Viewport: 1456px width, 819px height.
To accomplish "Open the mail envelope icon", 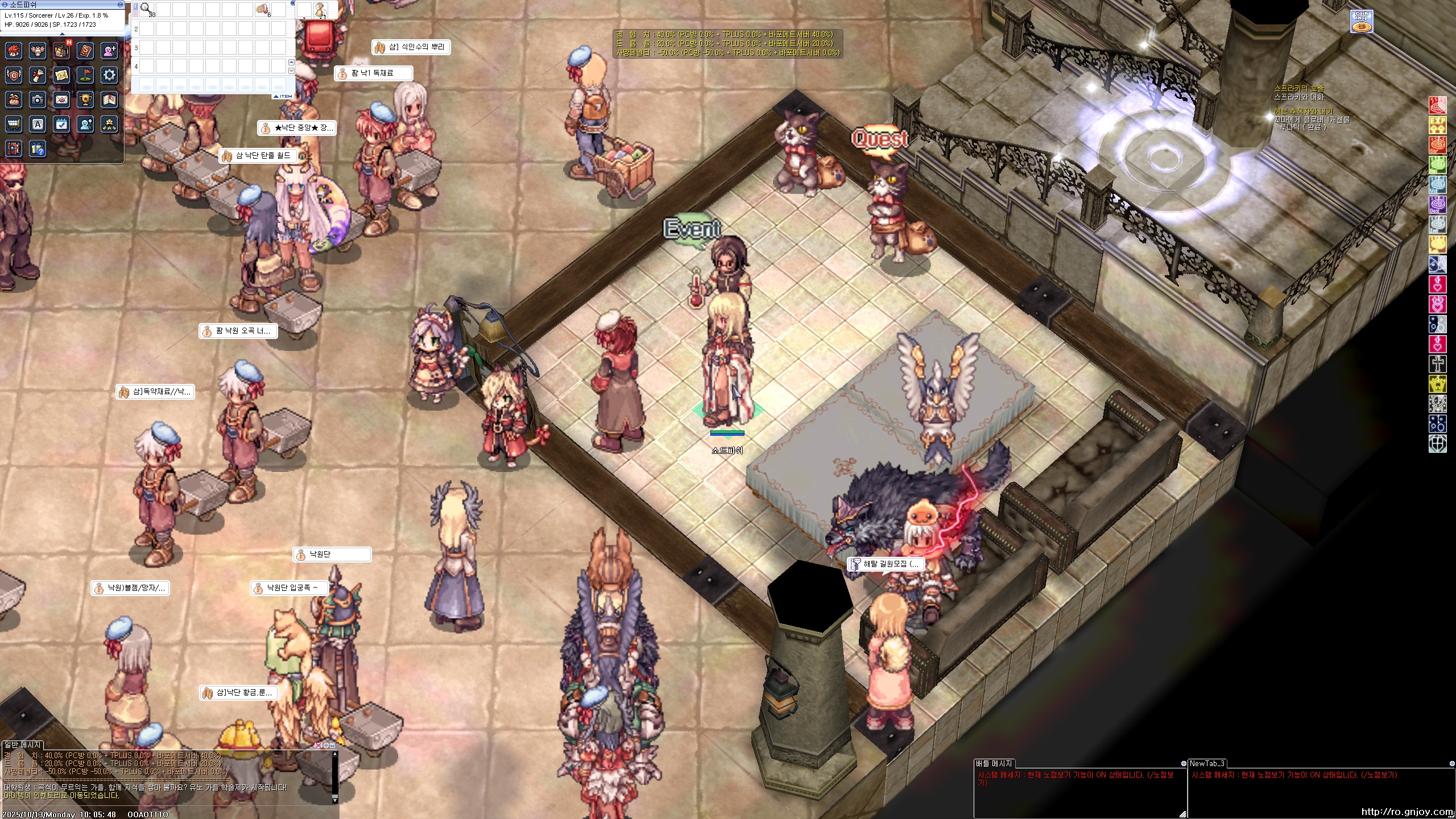I will 61,100.
